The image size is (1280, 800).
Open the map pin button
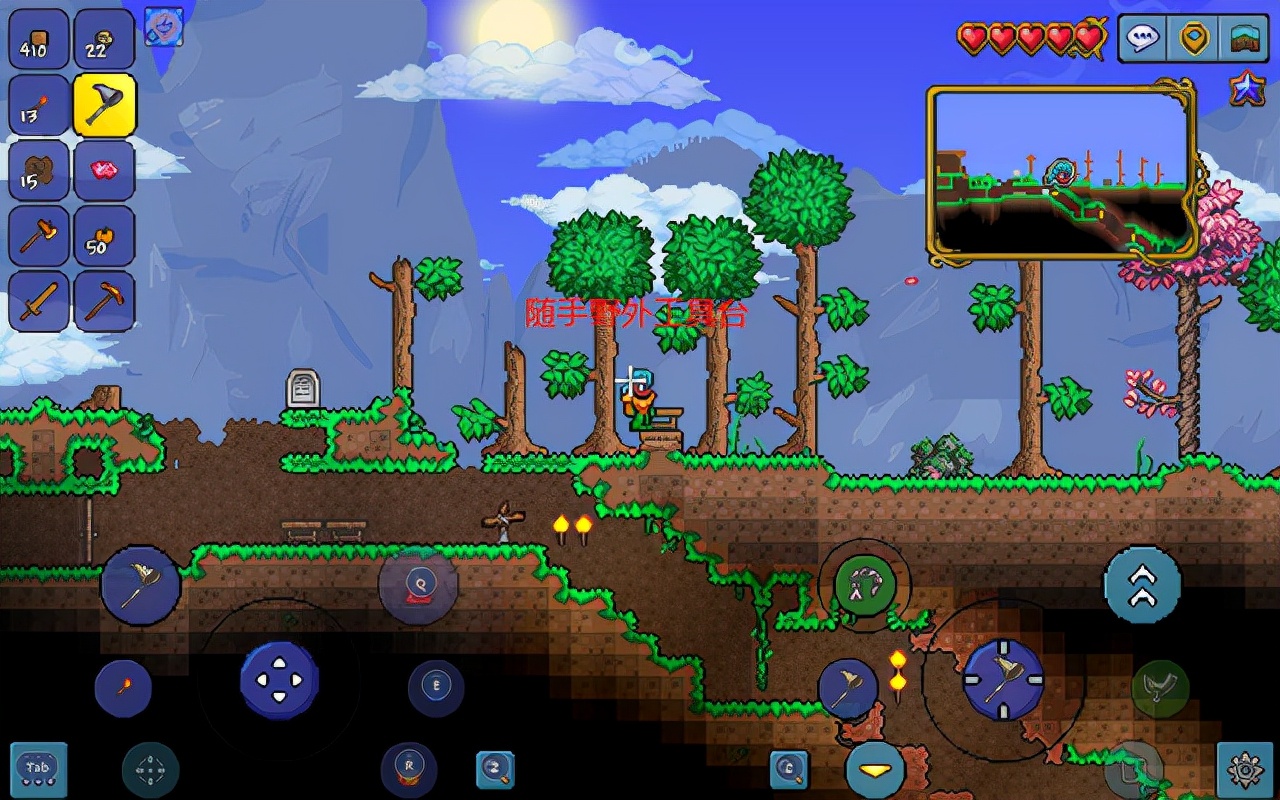(1194, 39)
